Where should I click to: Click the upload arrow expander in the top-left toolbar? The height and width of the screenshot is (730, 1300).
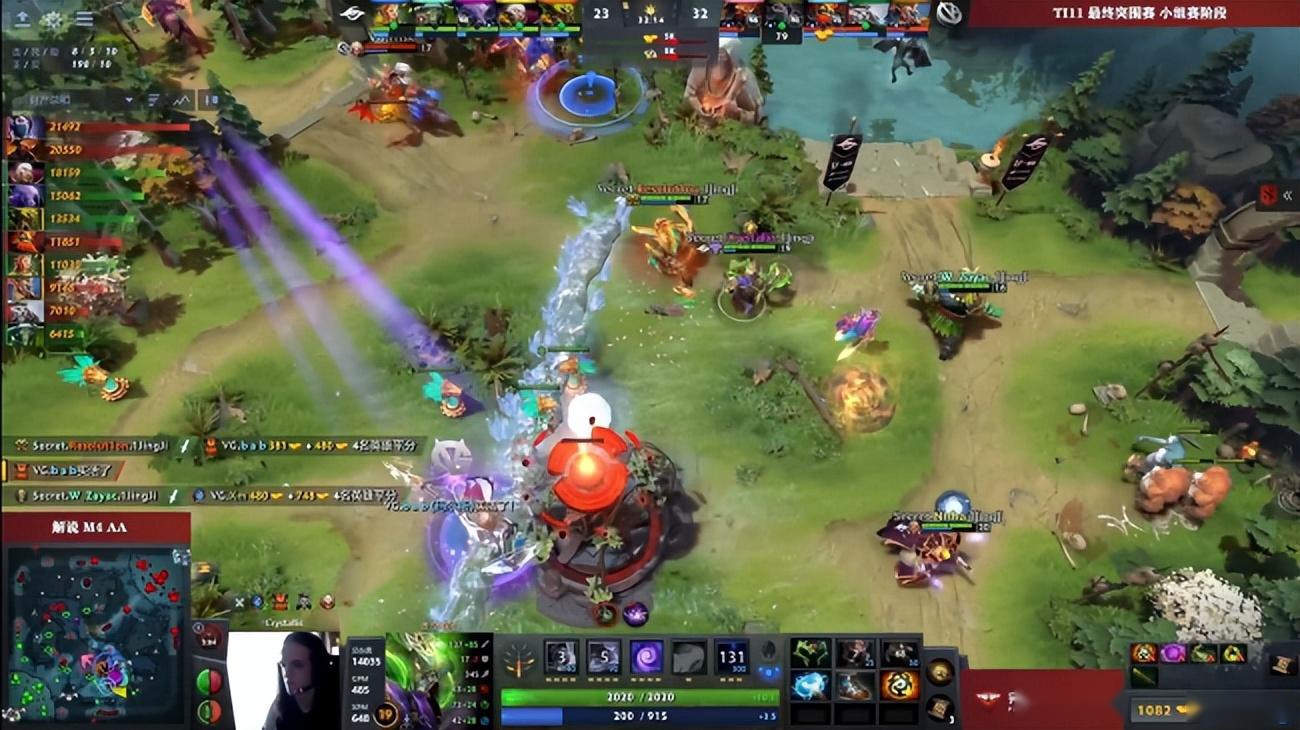click(22, 18)
